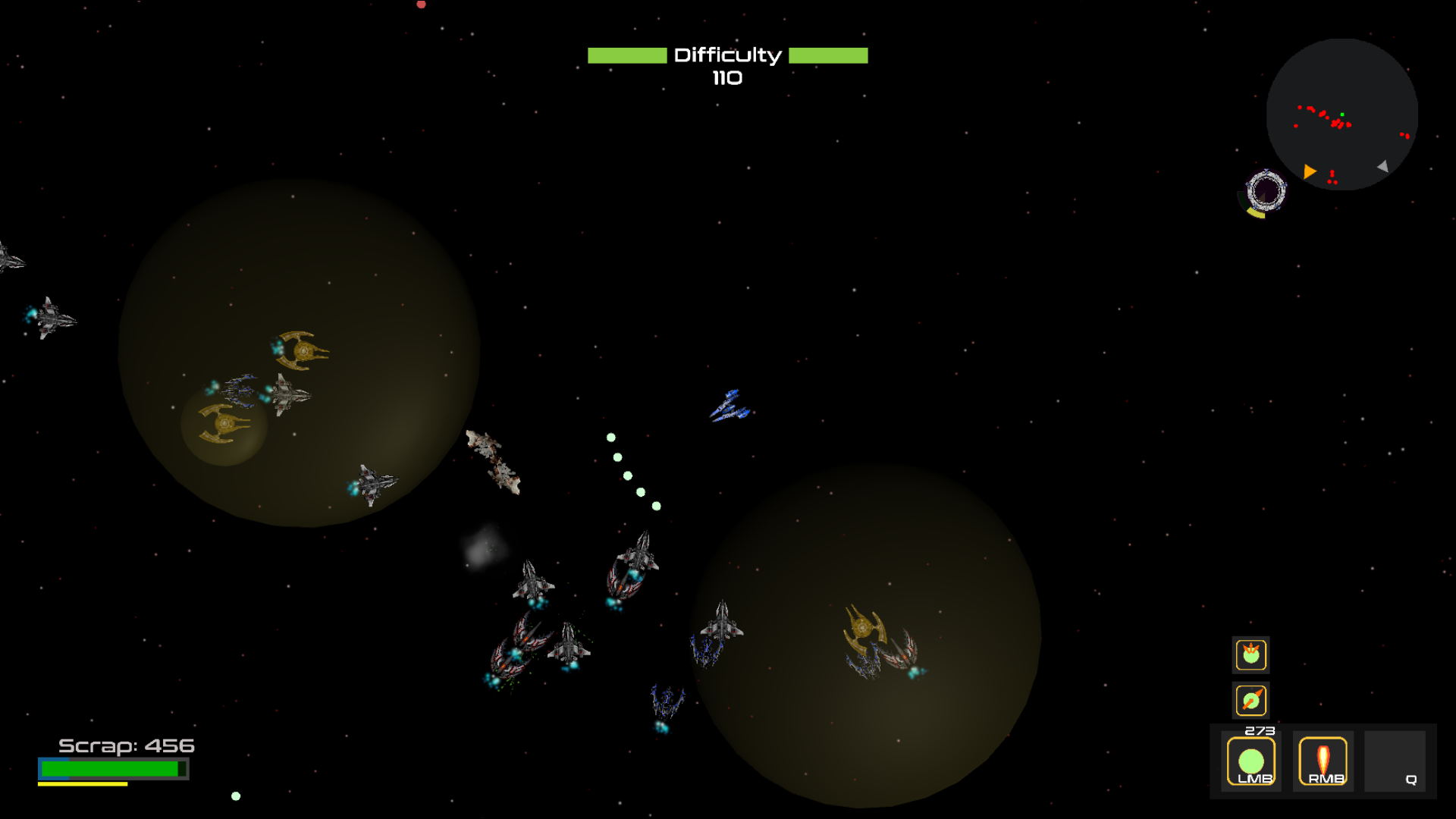The image size is (1456, 819).
Task: Select the green orb primary weapon slot
Action: pos(1250,761)
